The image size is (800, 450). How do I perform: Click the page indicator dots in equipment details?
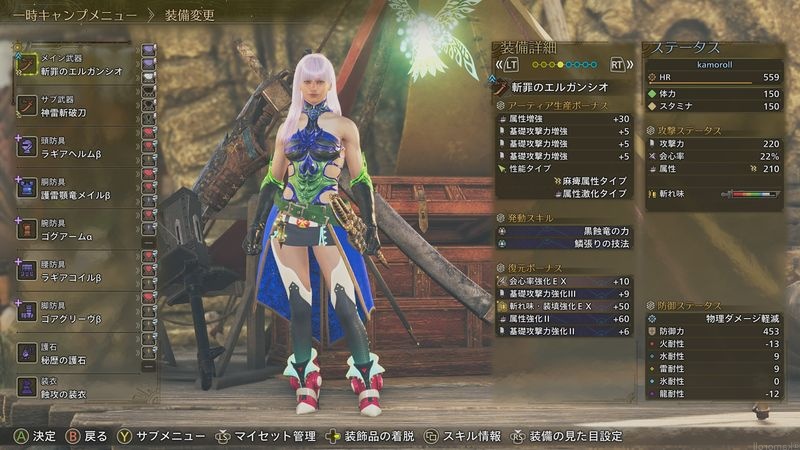click(x=563, y=64)
